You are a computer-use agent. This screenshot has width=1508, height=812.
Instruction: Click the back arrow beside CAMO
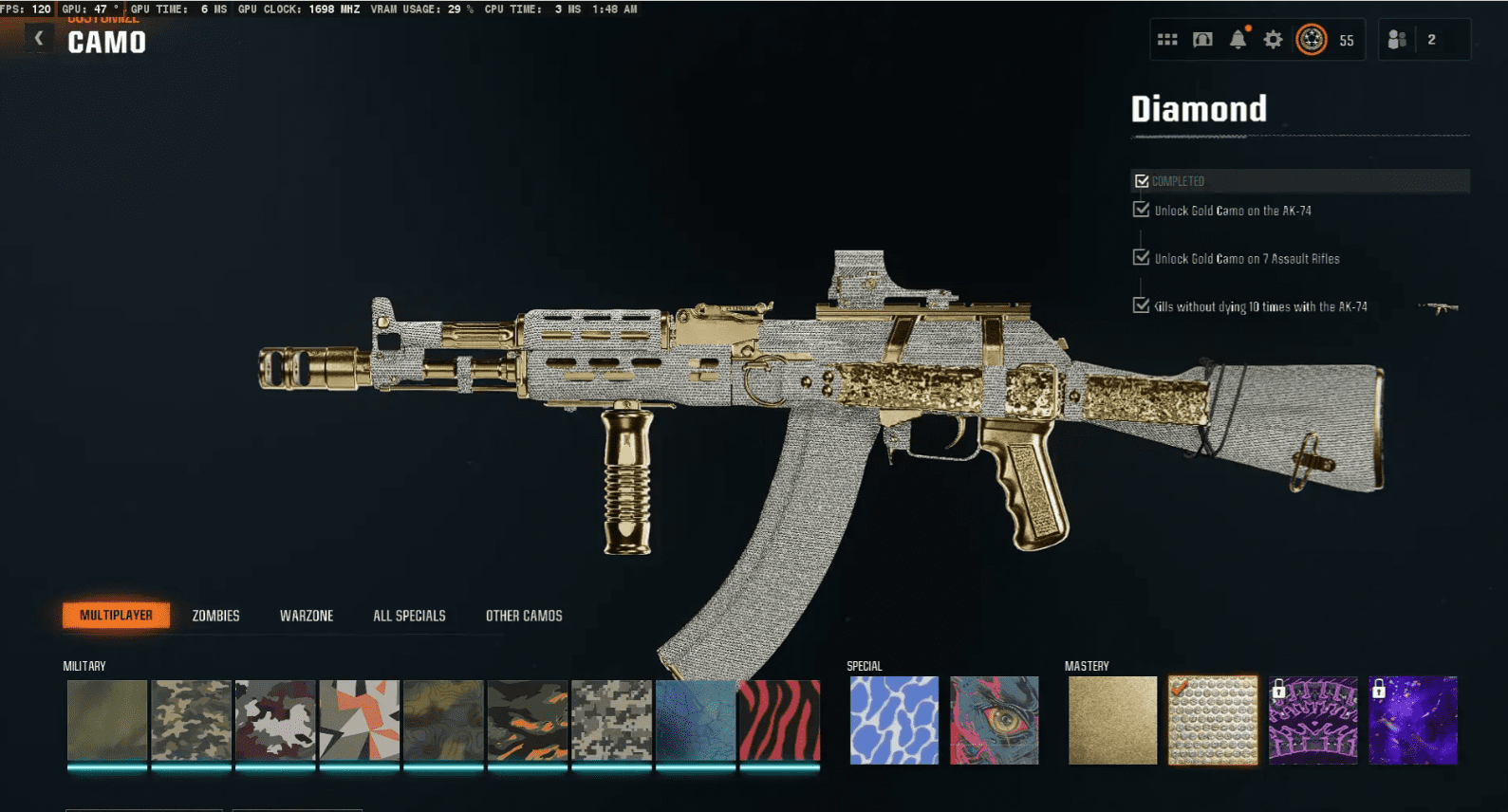[38, 38]
